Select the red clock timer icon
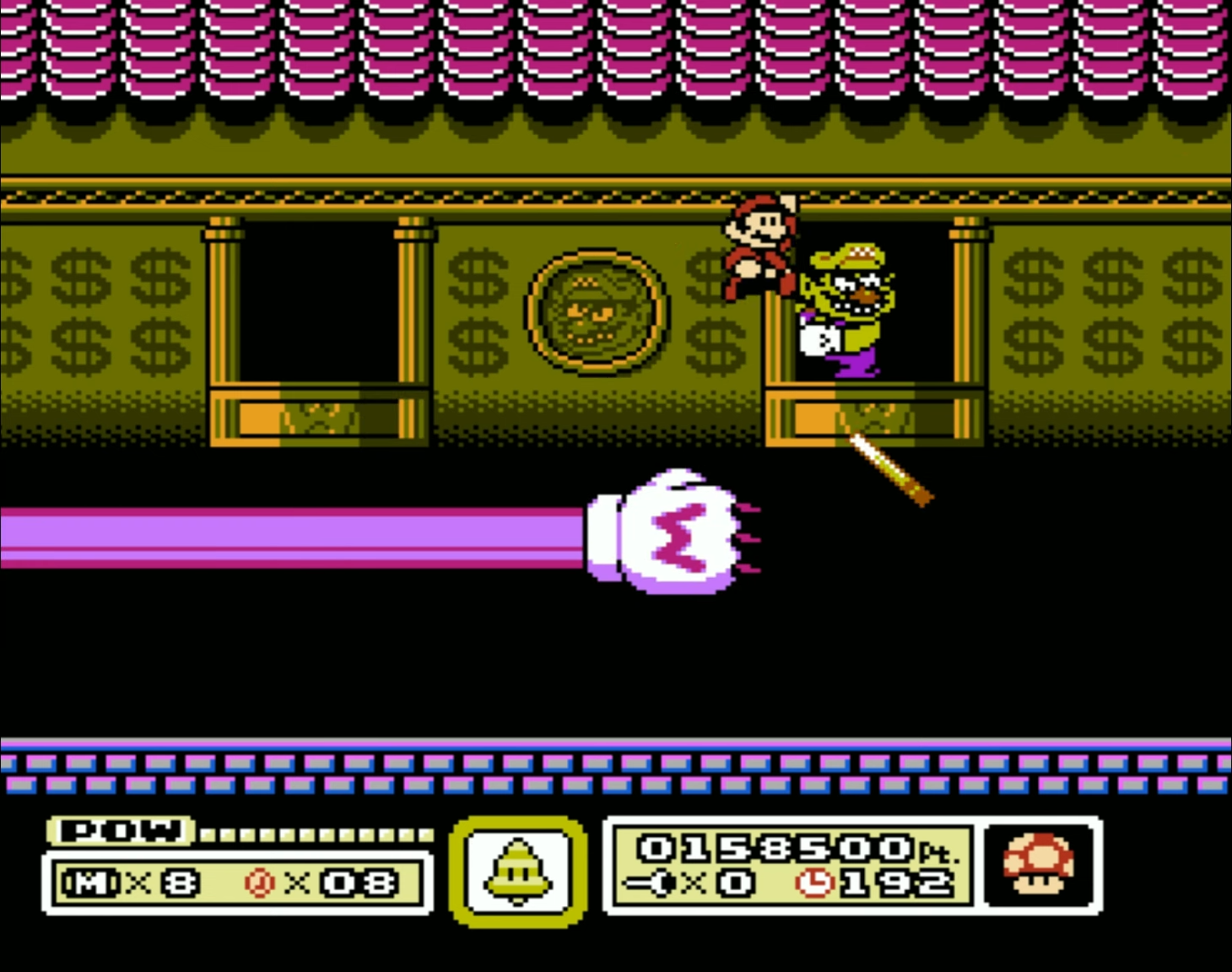1232x972 pixels. click(813, 884)
